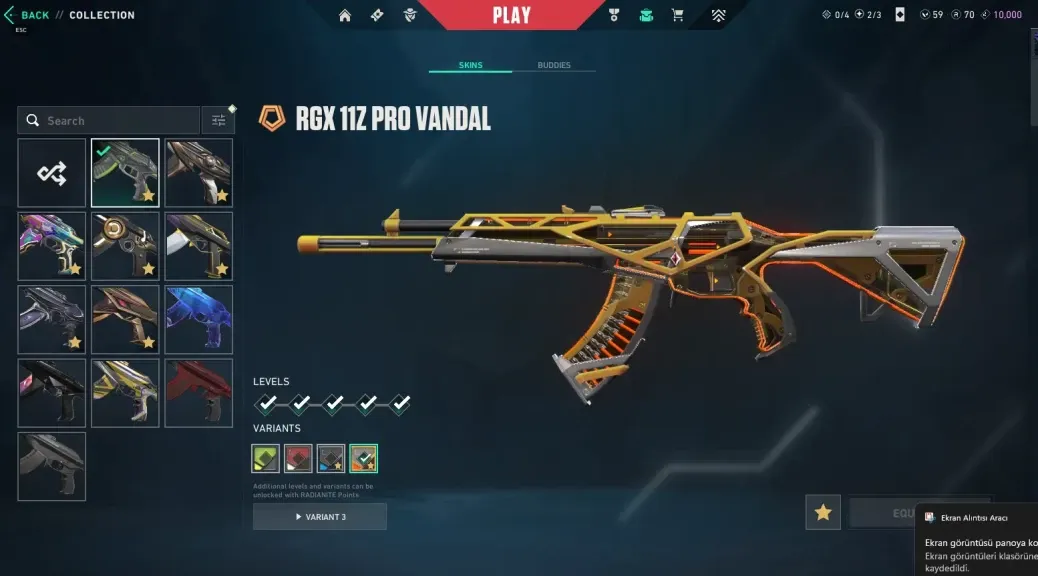Select the dark red Vandal skin
This screenshot has height=576, width=1038.
pyautogui.click(x=198, y=393)
